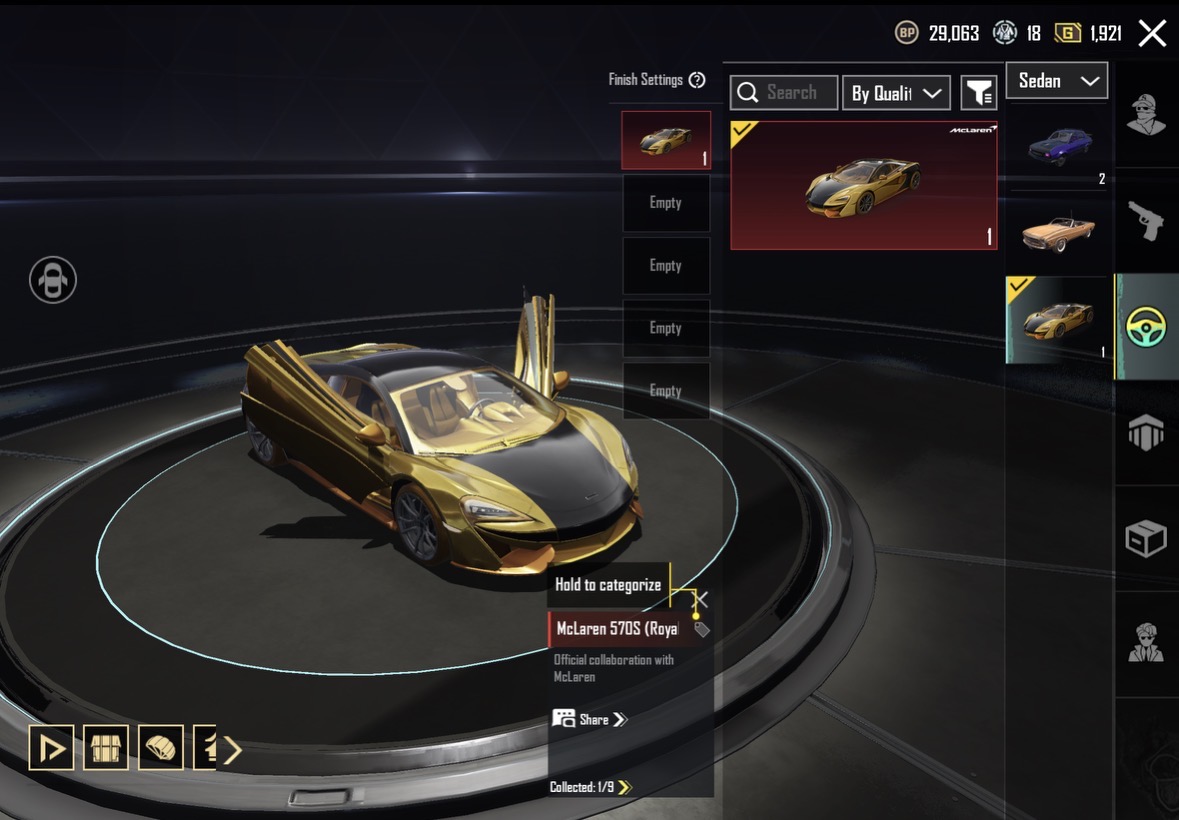The width and height of the screenshot is (1179, 820).
Task: Open the Collected 1/9 progress link
Action: (590, 787)
